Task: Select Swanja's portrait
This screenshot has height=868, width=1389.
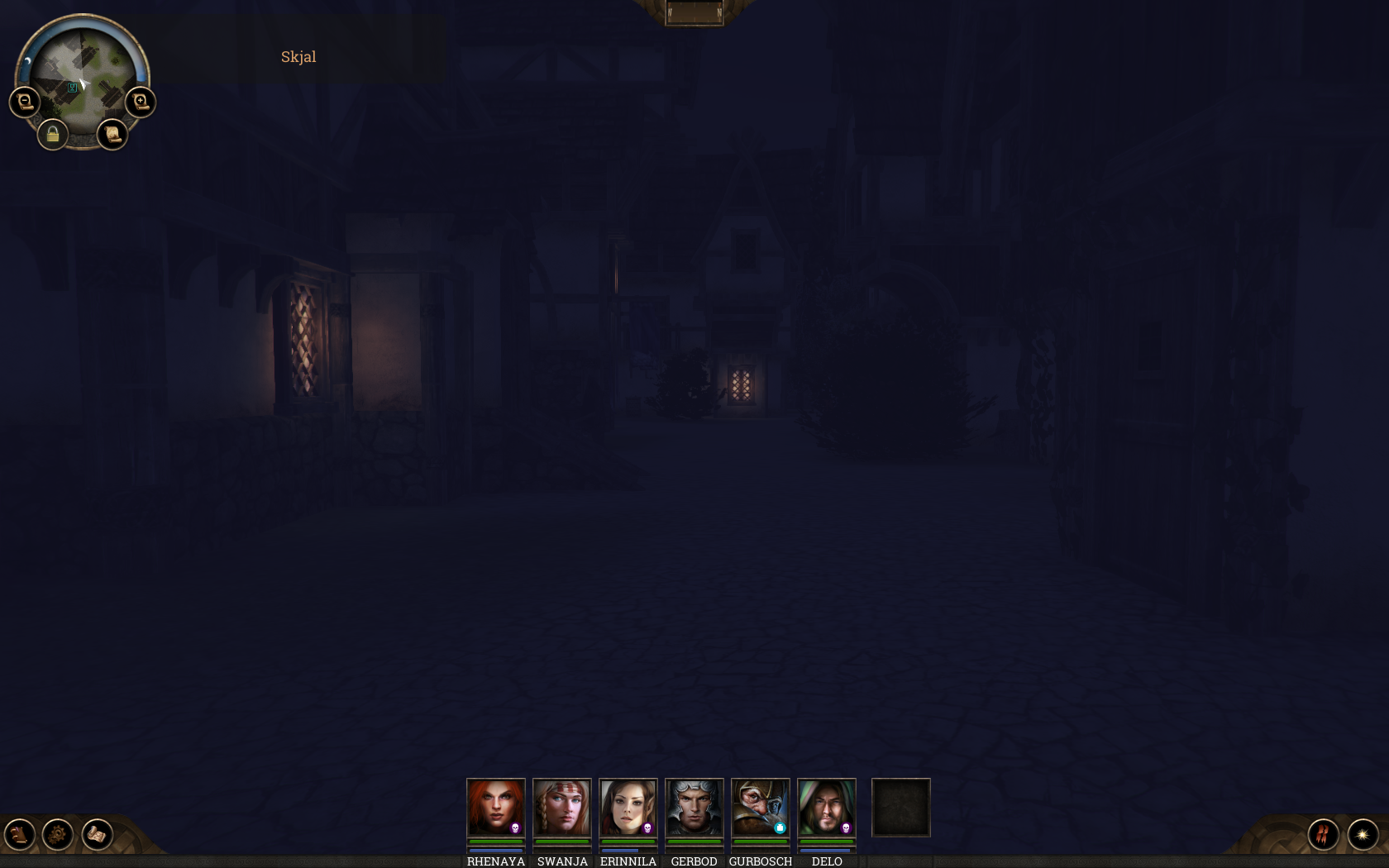Action: (x=562, y=808)
